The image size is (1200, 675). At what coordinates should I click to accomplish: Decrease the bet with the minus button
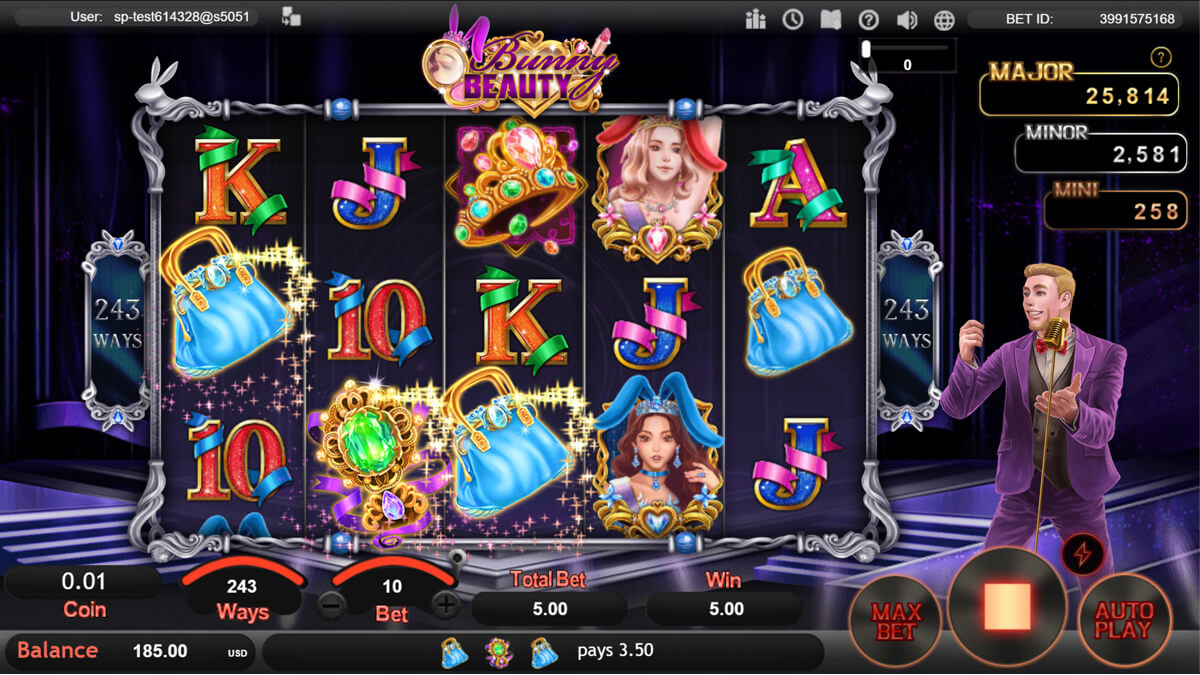[332, 604]
